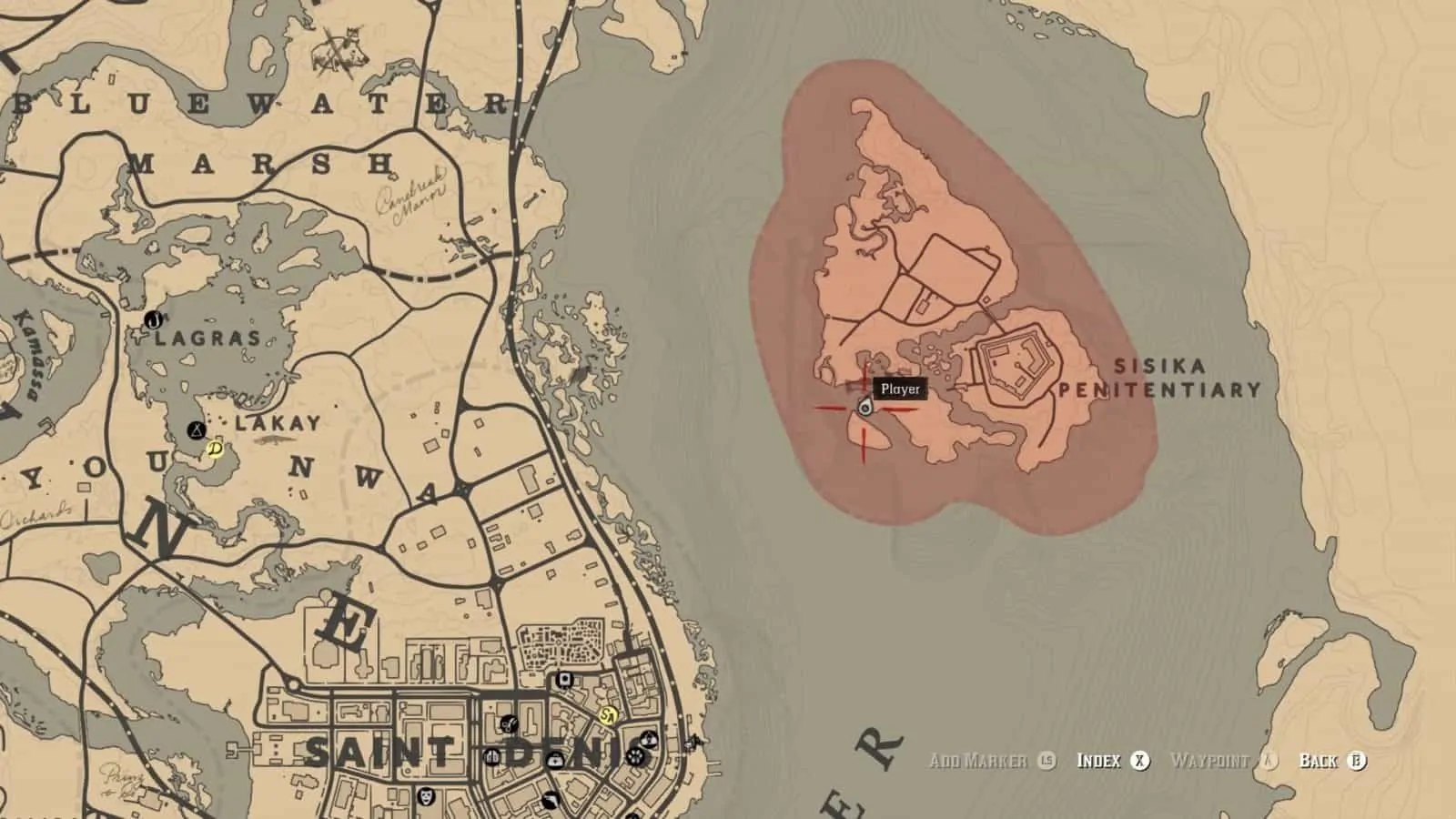
Task: Click the yellow stranger mission icon in Saint Denis
Action: 608,715
